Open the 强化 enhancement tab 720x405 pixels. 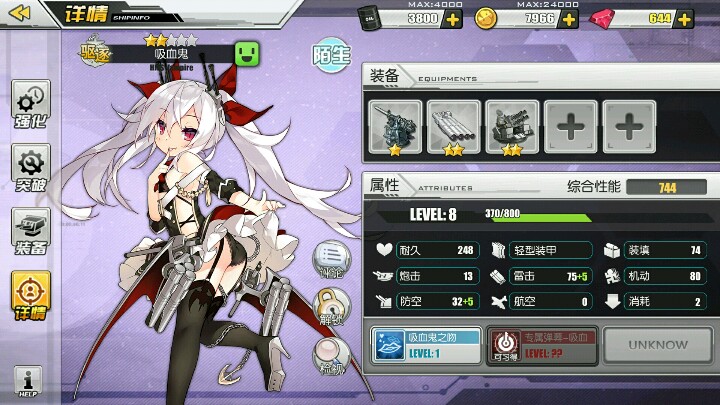30,107
